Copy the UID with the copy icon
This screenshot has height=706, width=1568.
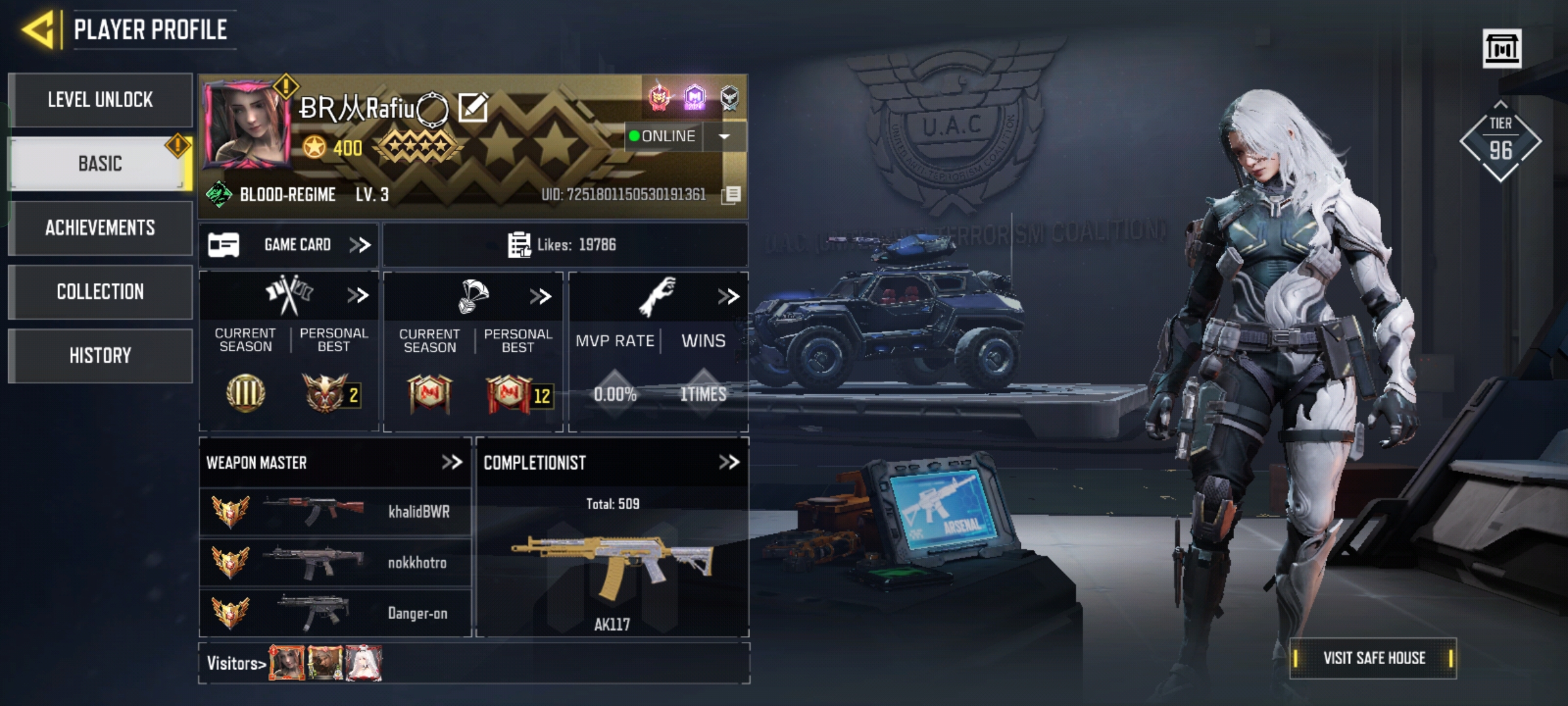[x=732, y=195]
